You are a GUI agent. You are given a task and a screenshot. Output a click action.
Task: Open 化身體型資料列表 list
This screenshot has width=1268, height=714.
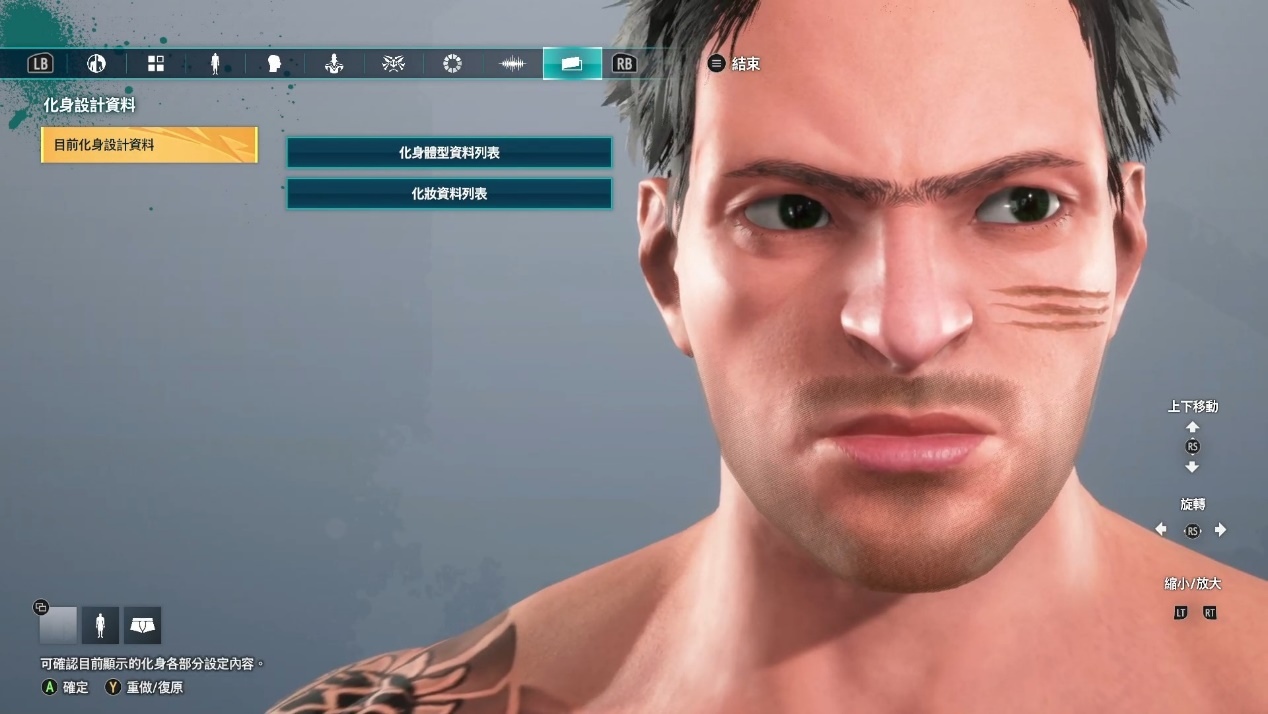coord(449,153)
